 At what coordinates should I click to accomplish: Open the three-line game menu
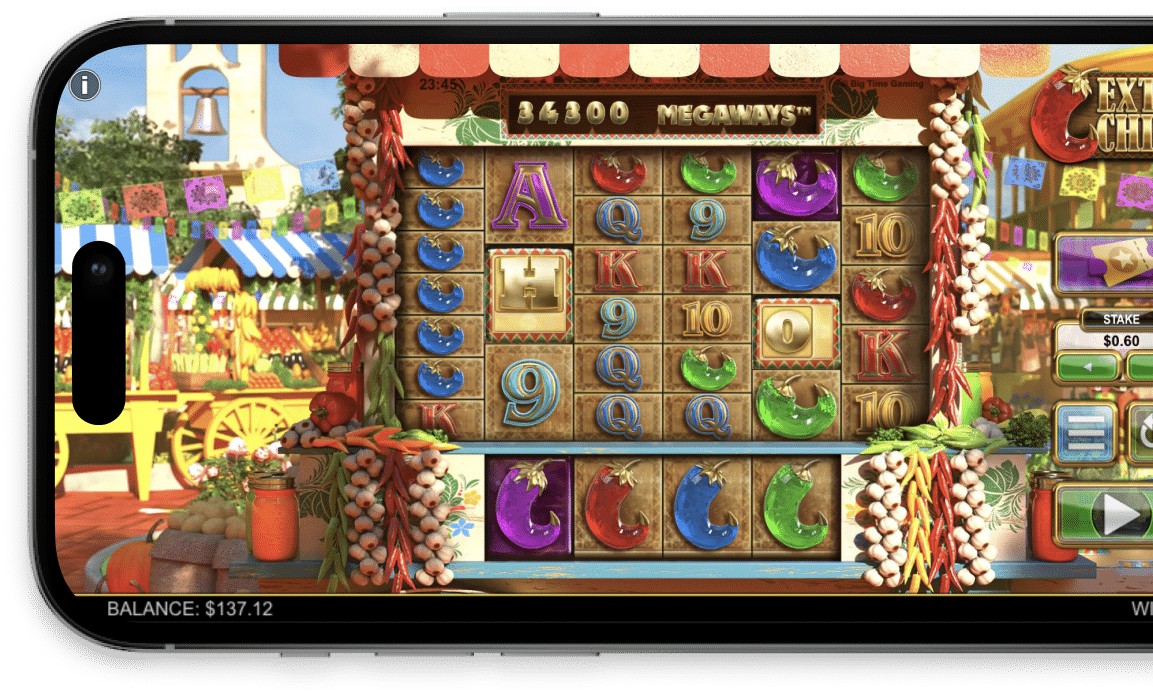point(1085,432)
